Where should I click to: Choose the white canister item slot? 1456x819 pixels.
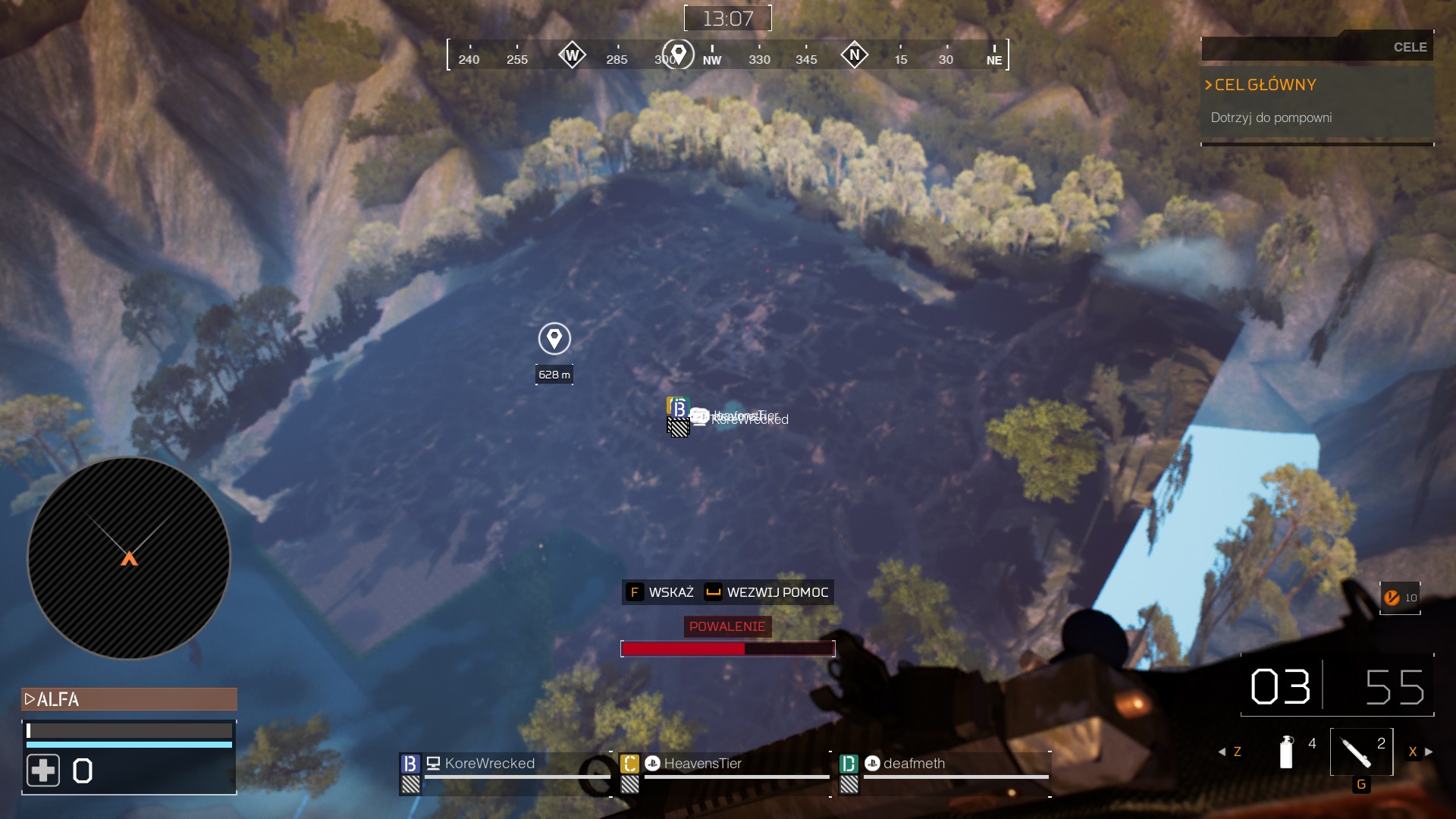[1286, 752]
